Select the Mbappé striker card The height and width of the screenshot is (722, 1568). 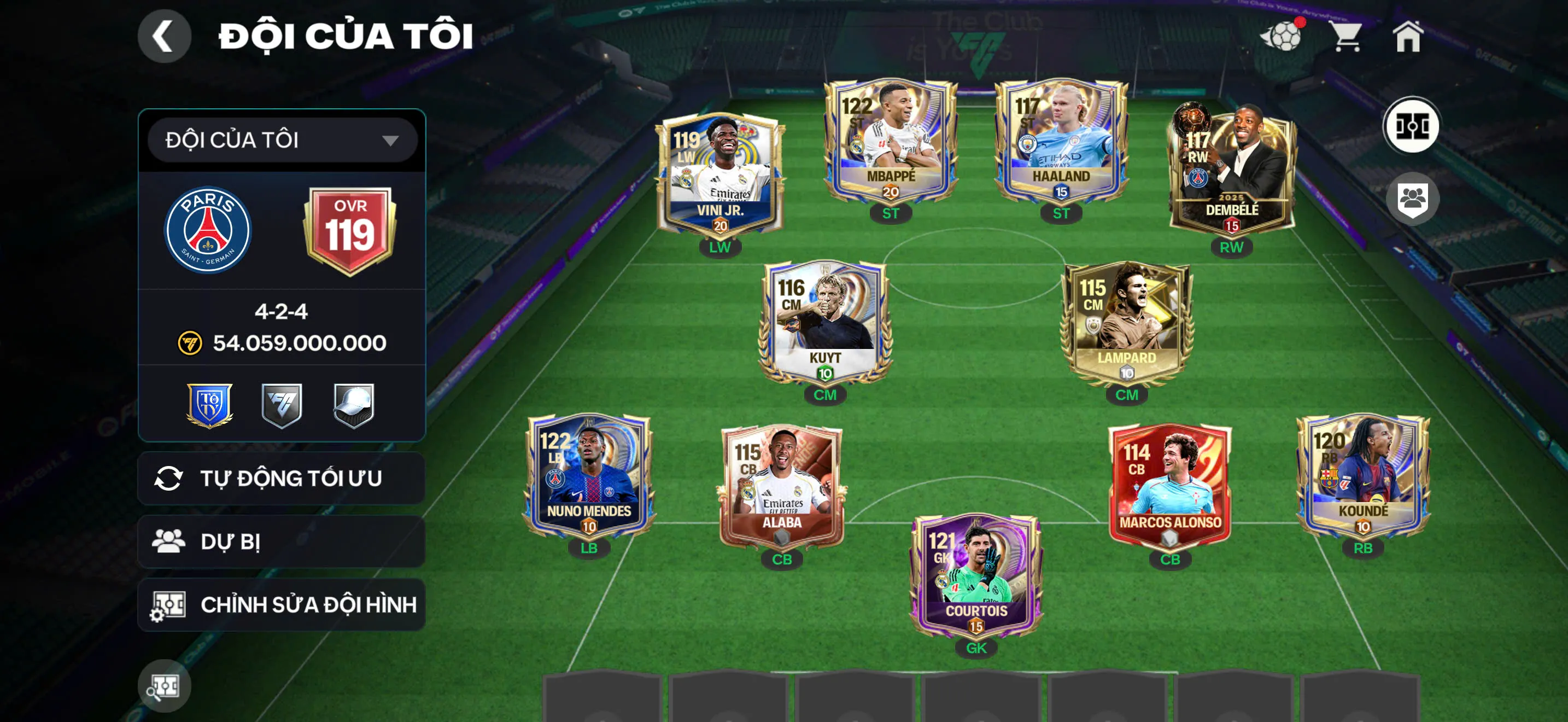(x=890, y=143)
